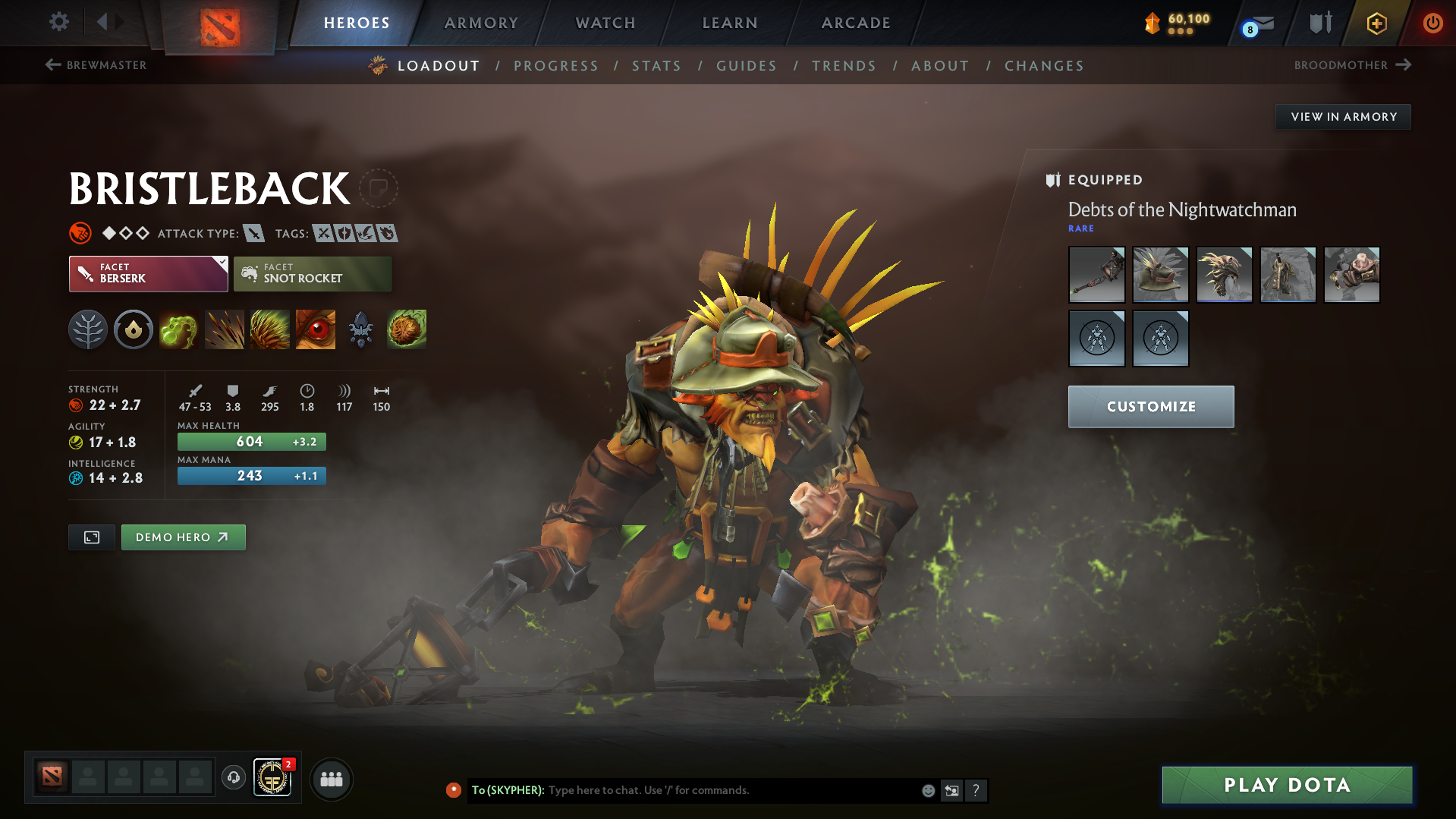
Task: View the Hairball ability icon
Action: coord(407,329)
